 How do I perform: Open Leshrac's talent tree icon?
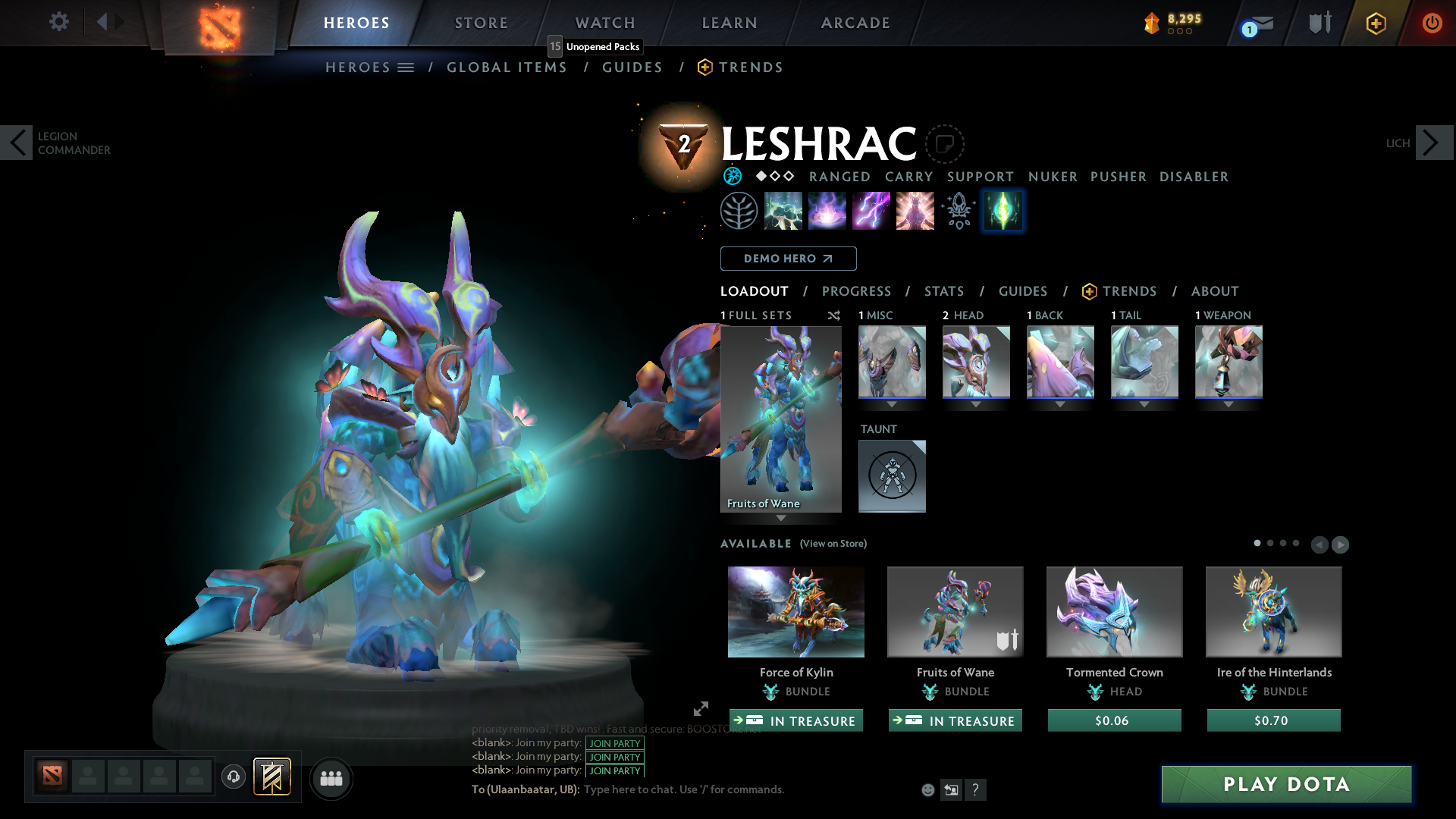click(739, 210)
